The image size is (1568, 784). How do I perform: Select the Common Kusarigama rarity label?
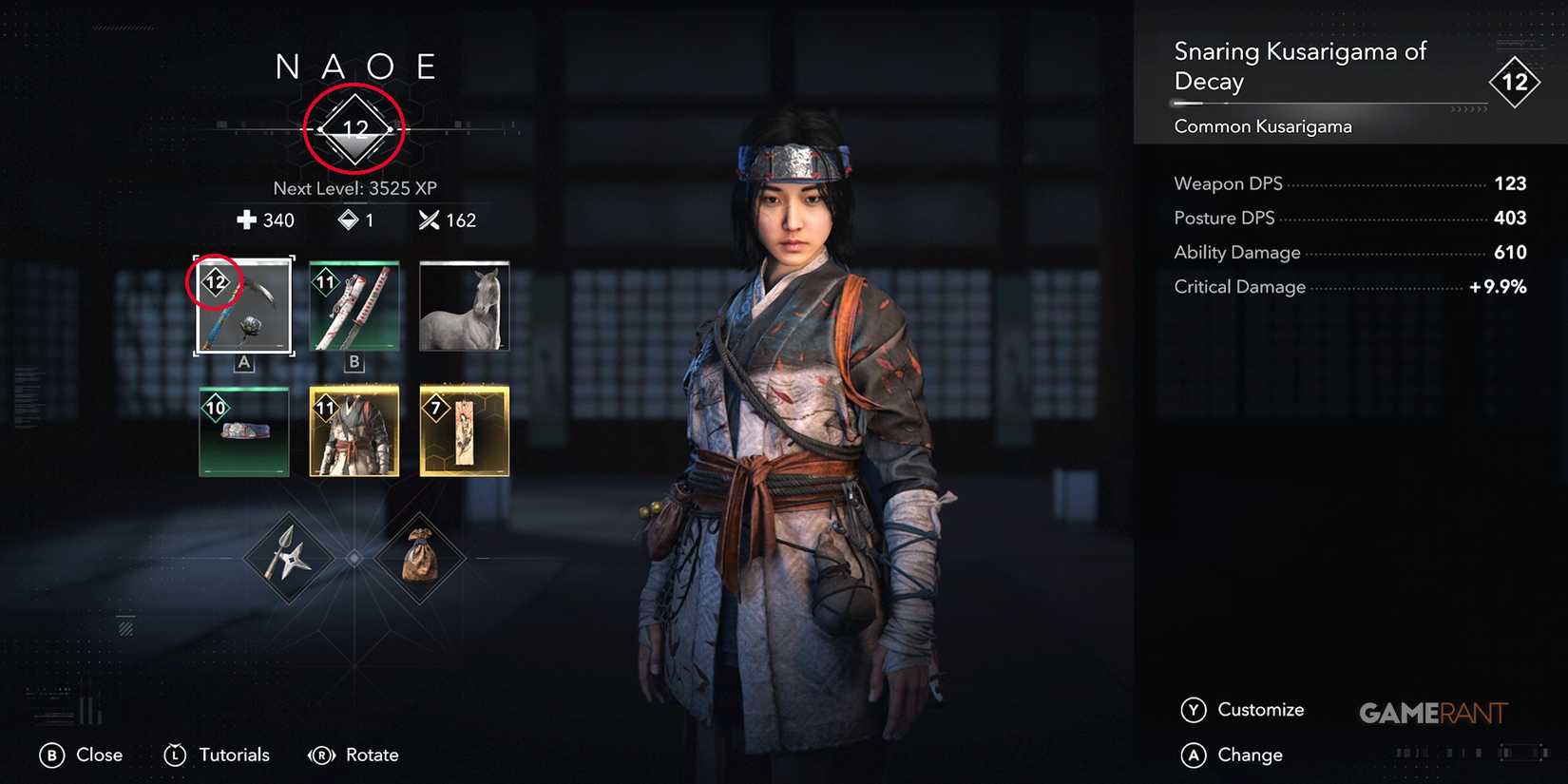click(1262, 125)
